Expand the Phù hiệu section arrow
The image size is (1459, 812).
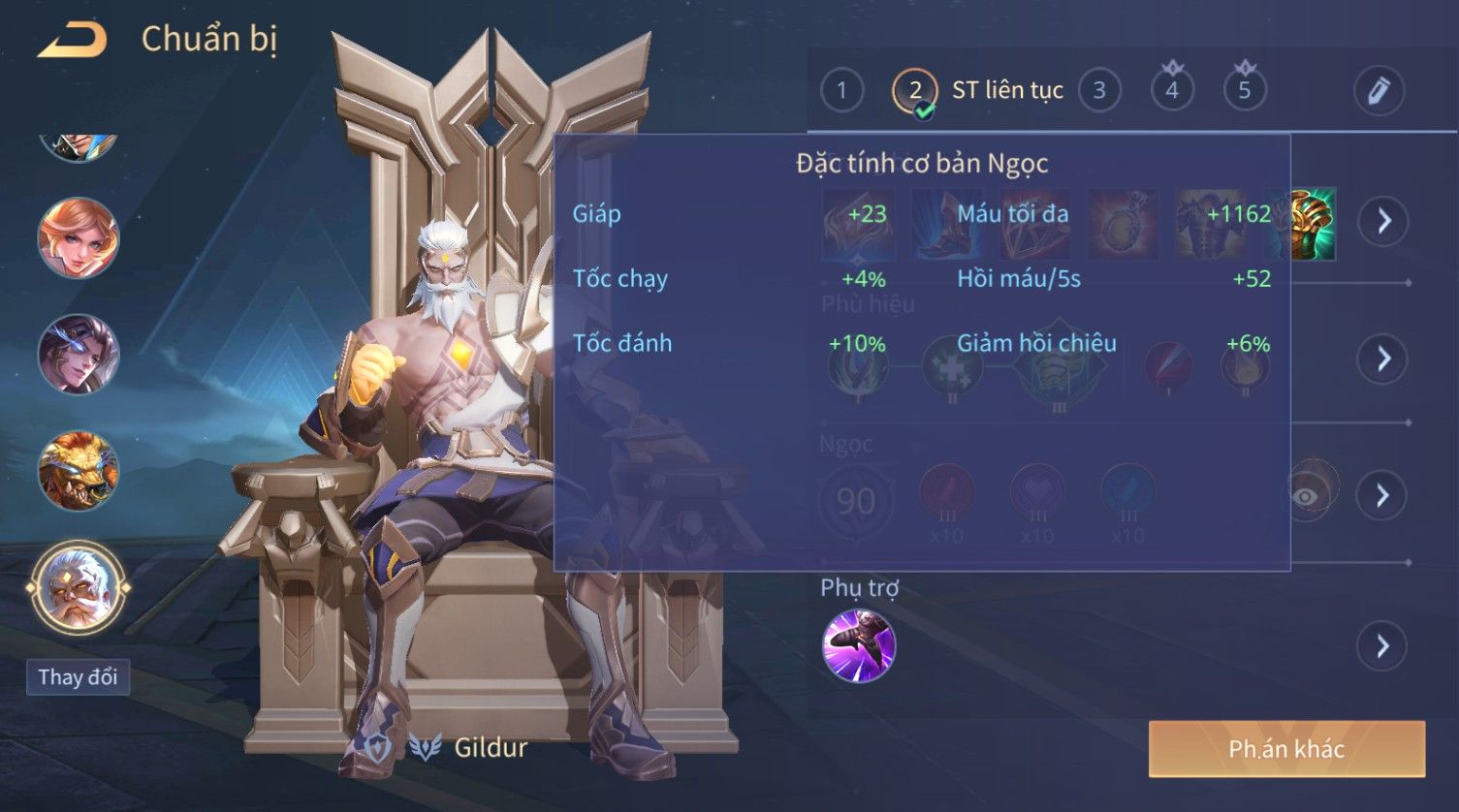click(1383, 359)
